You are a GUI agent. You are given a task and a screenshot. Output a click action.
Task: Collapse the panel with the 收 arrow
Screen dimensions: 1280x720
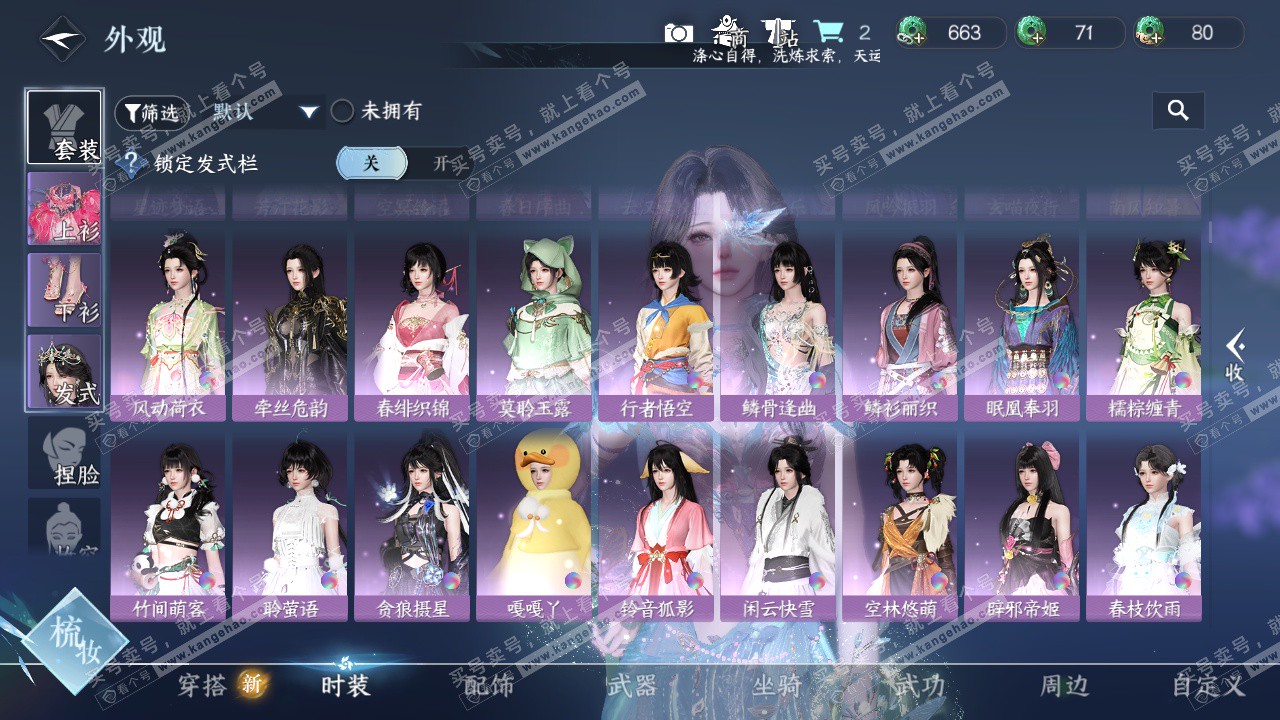click(x=1236, y=355)
